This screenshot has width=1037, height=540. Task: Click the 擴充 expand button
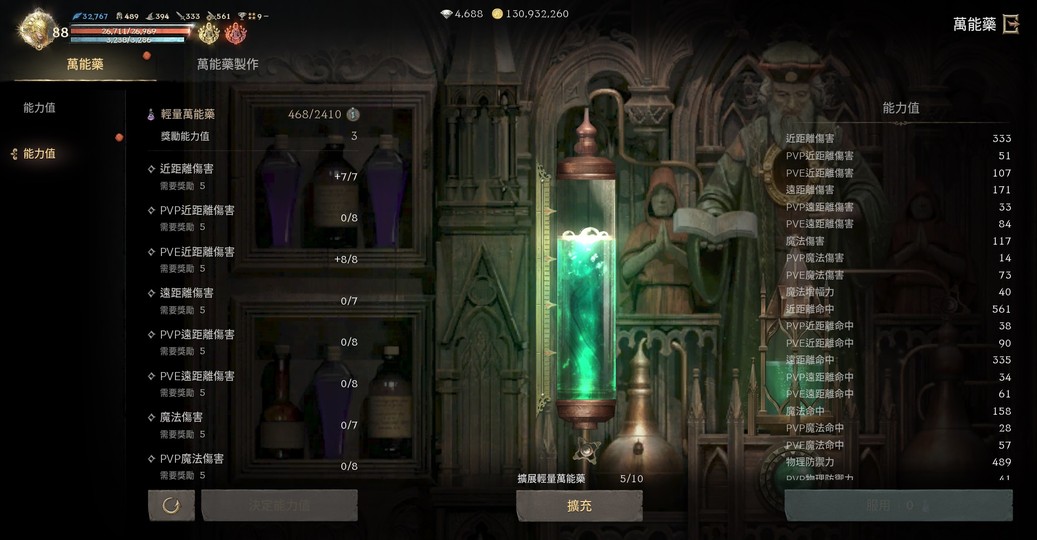pos(579,506)
